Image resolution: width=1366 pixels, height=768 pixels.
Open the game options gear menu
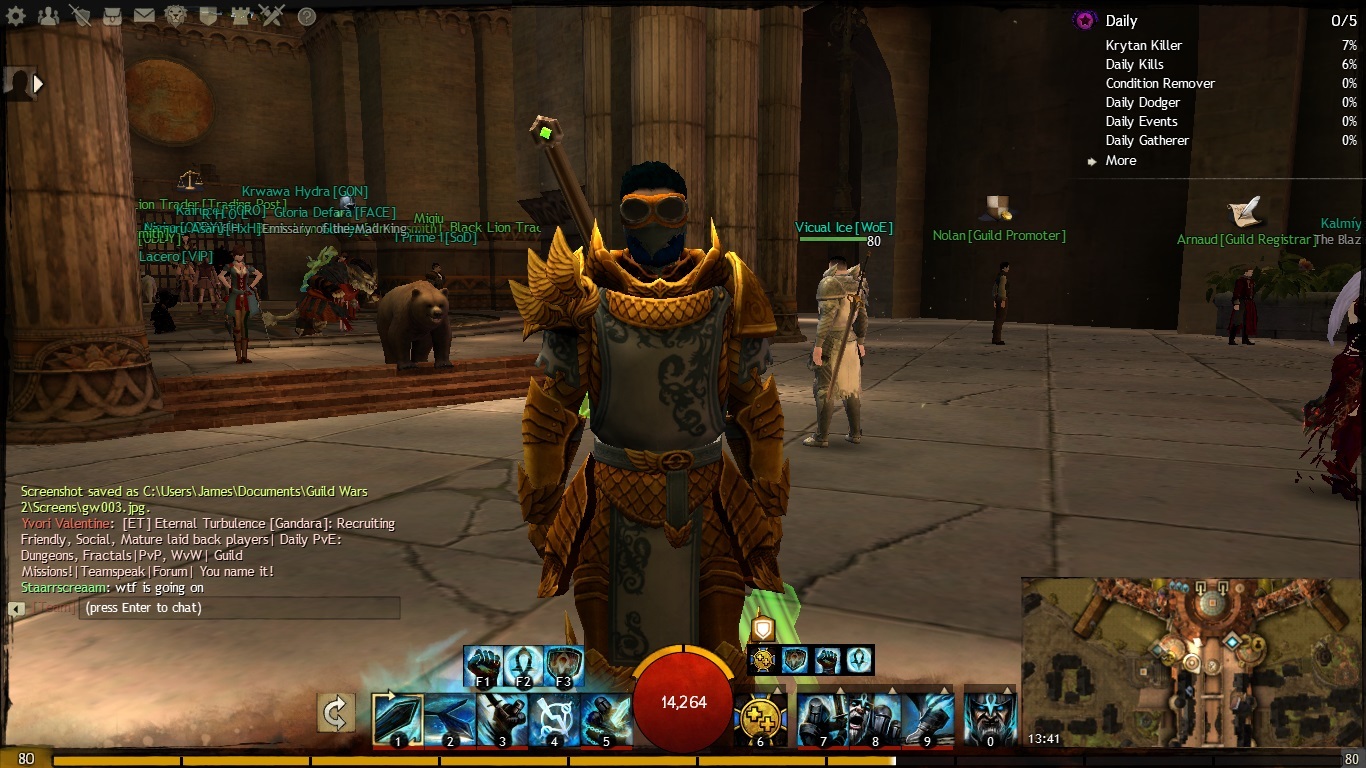15,16
